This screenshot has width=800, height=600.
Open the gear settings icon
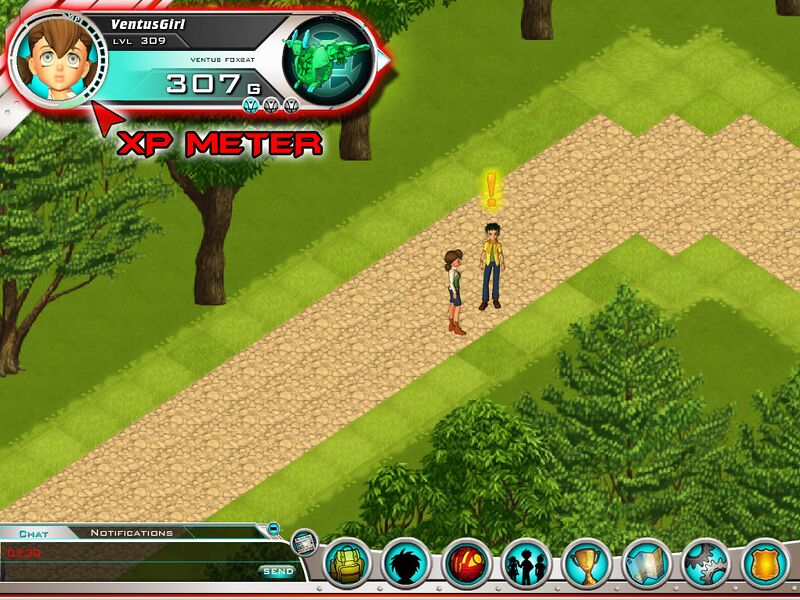coord(706,564)
